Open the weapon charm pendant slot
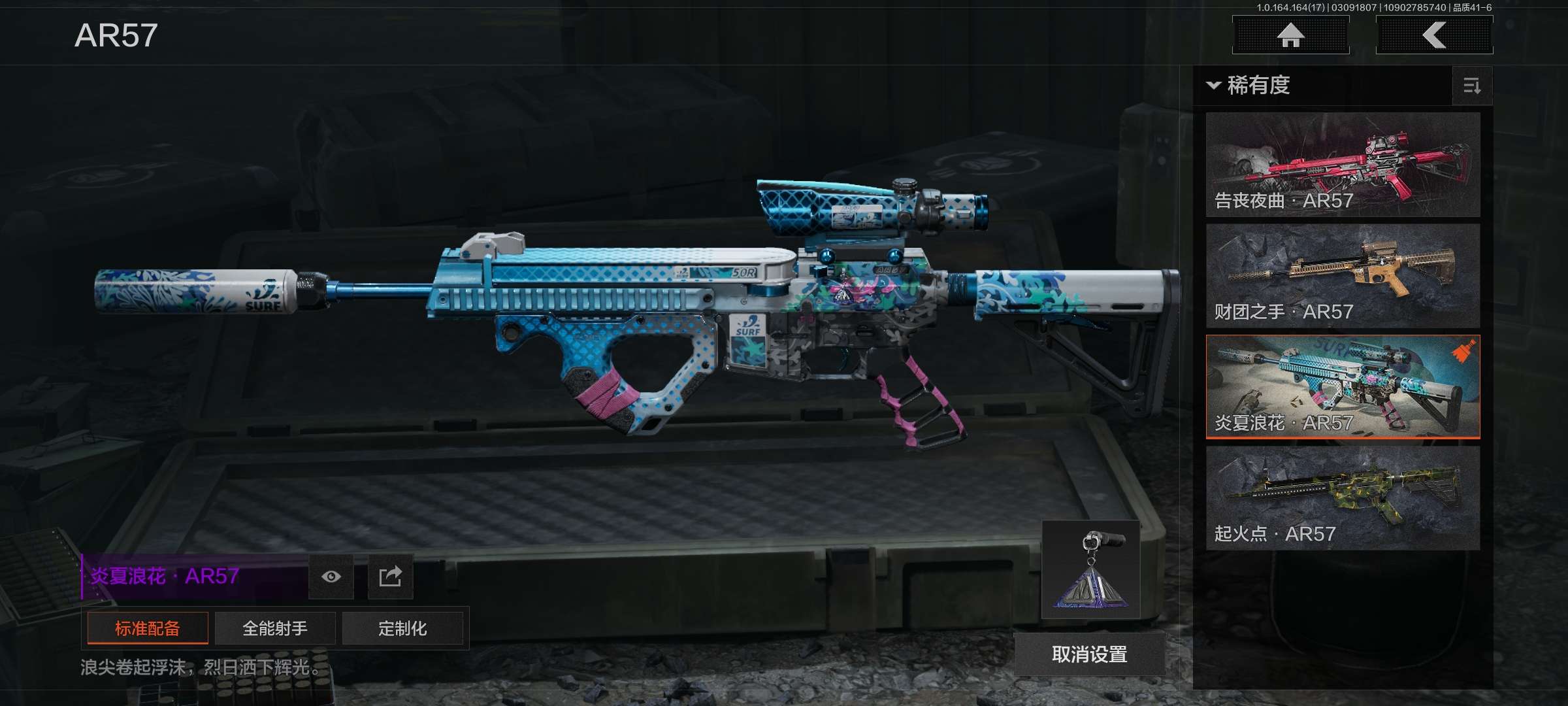This screenshot has width=1568, height=706. point(1090,569)
